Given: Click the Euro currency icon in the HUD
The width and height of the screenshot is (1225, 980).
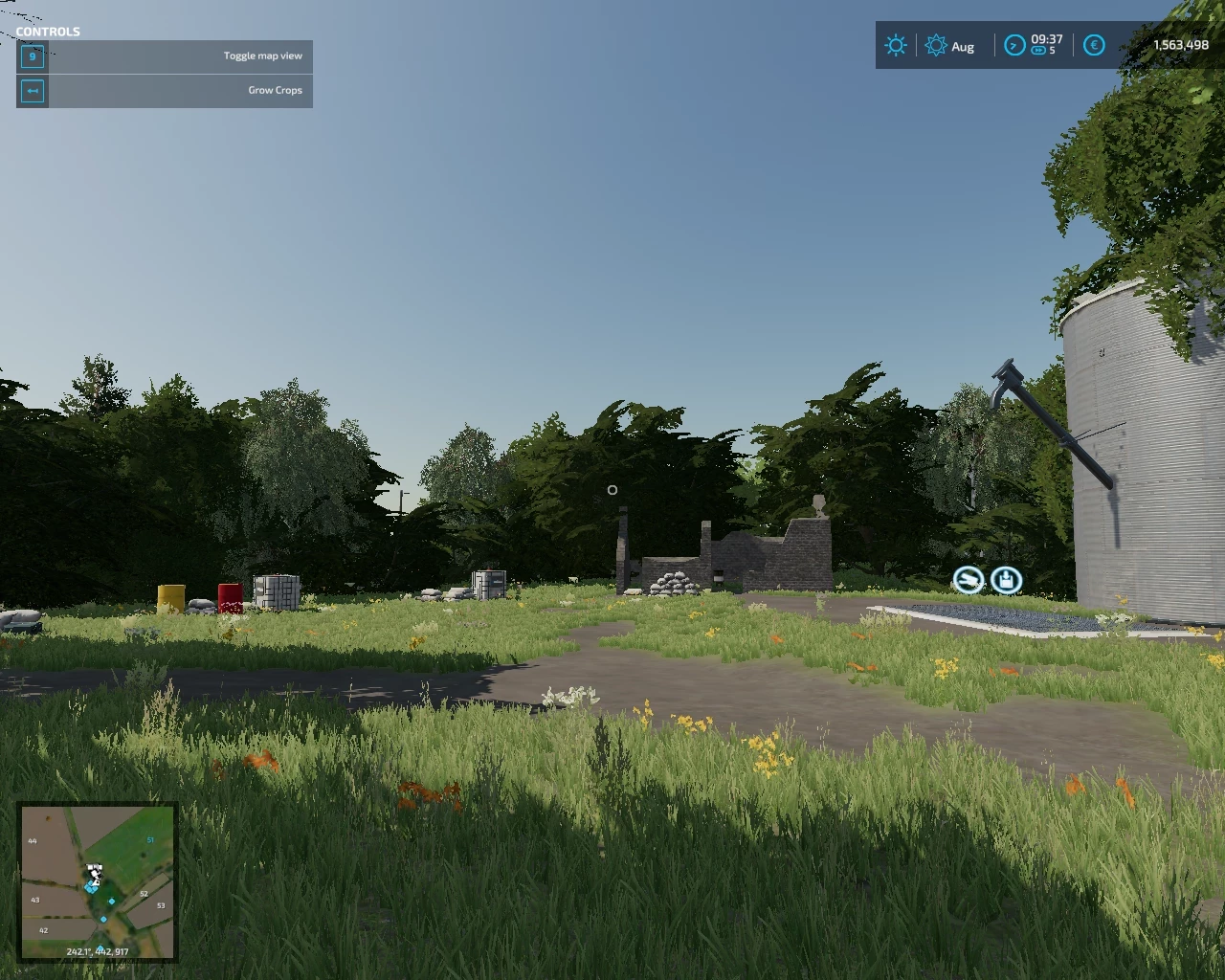Looking at the screenshot, I should pos(1092,45).
